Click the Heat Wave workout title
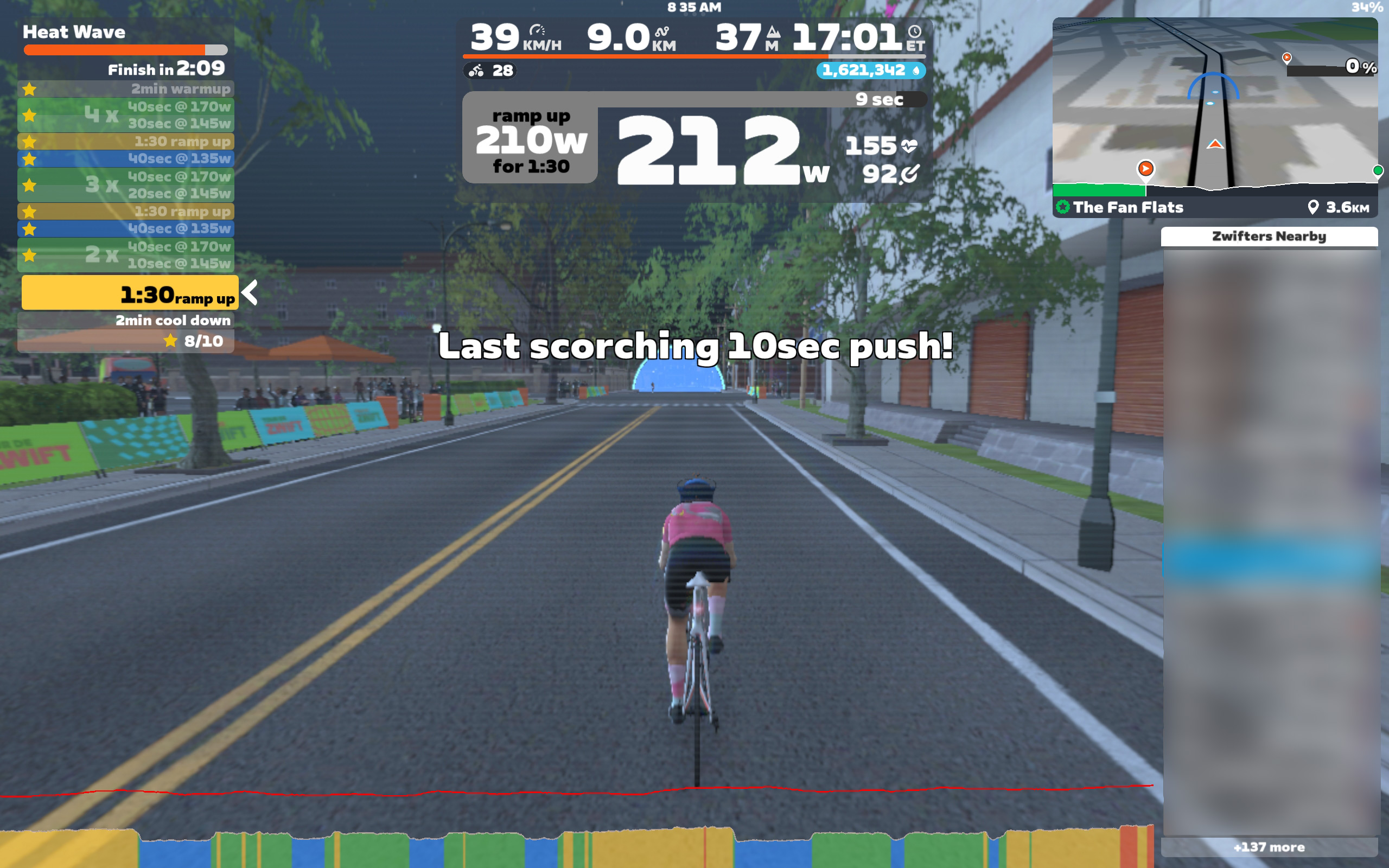1389x868 pixels. click(x=74, y=32)
